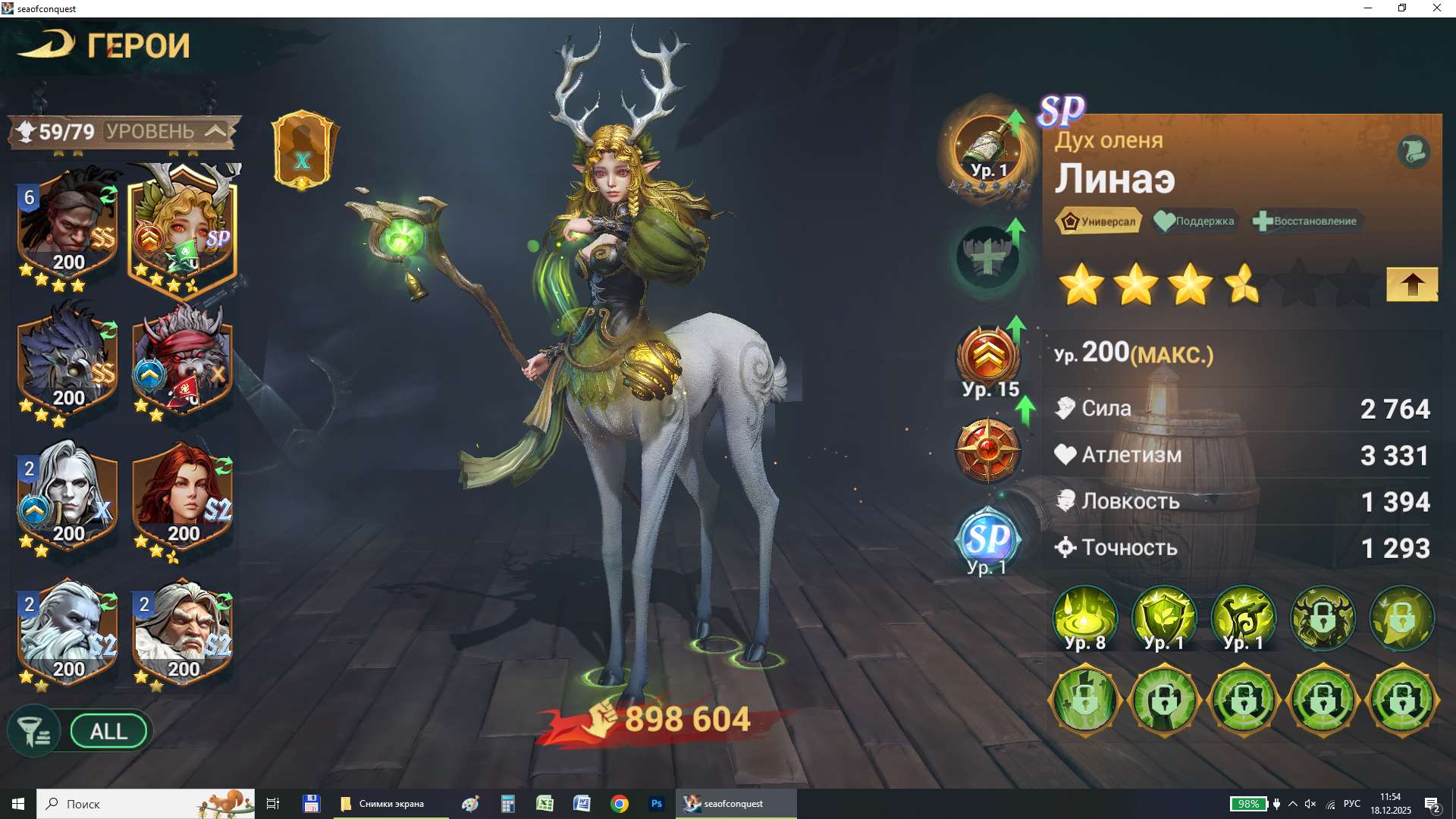Viewport: 1456px width, 819px height.
Task: Open the hero filter funnel button
Action: point(33,732)
